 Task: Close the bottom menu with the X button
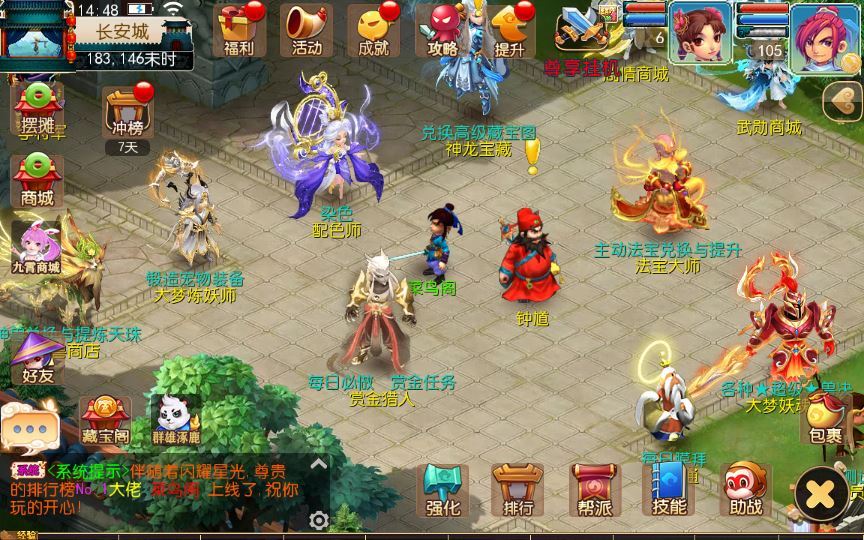coord(821,494)
